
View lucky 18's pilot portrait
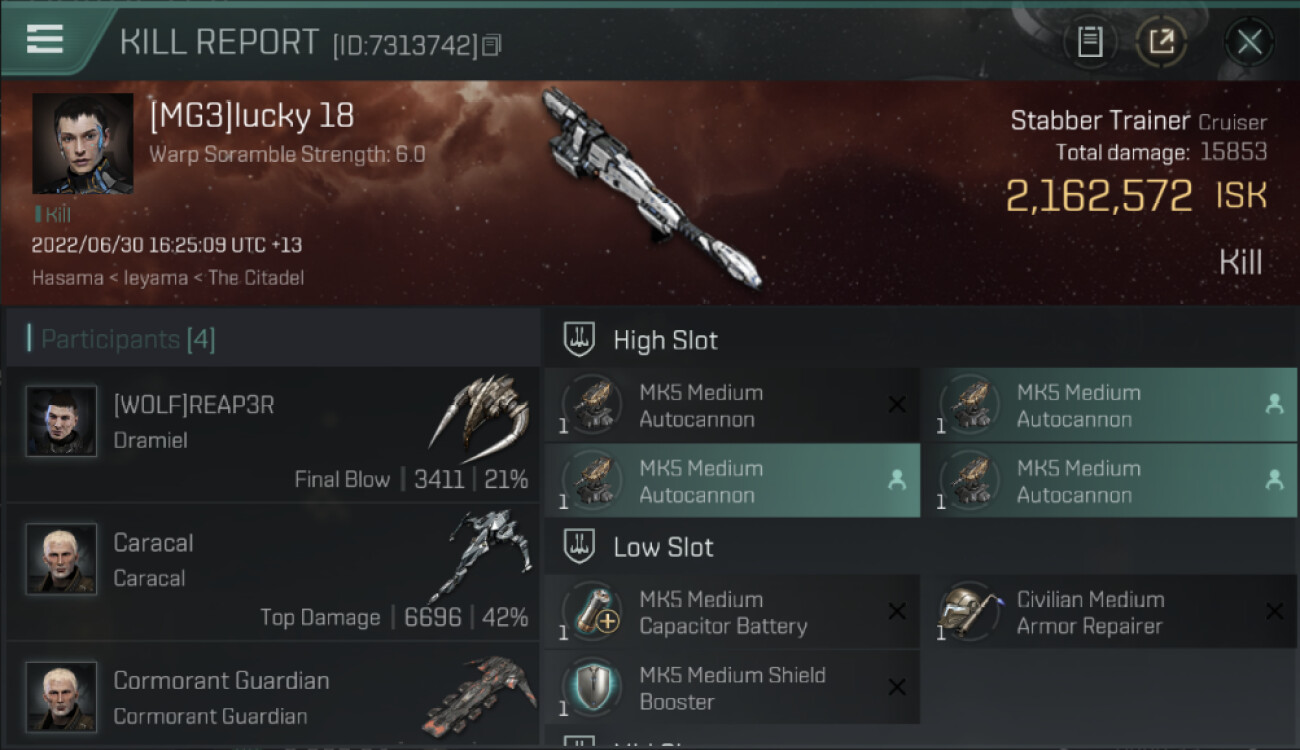click(x=82, y=143)
